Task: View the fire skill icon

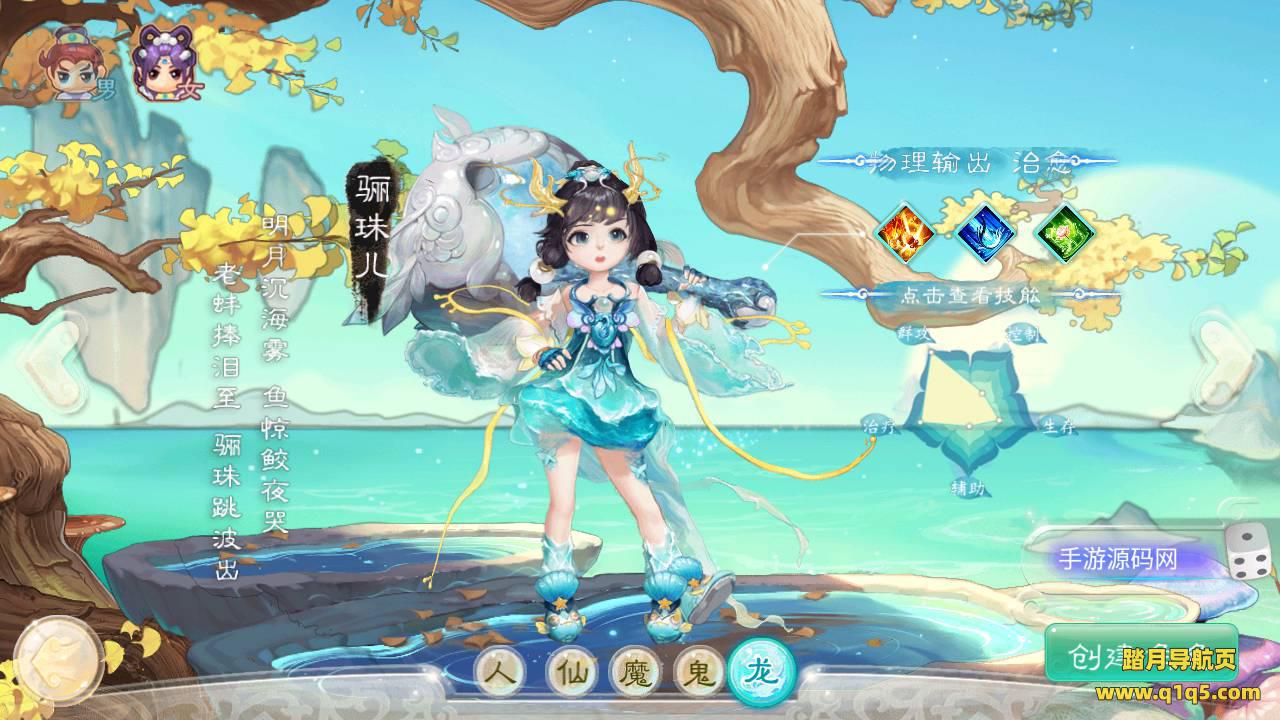Action: (x=905, y=233)
